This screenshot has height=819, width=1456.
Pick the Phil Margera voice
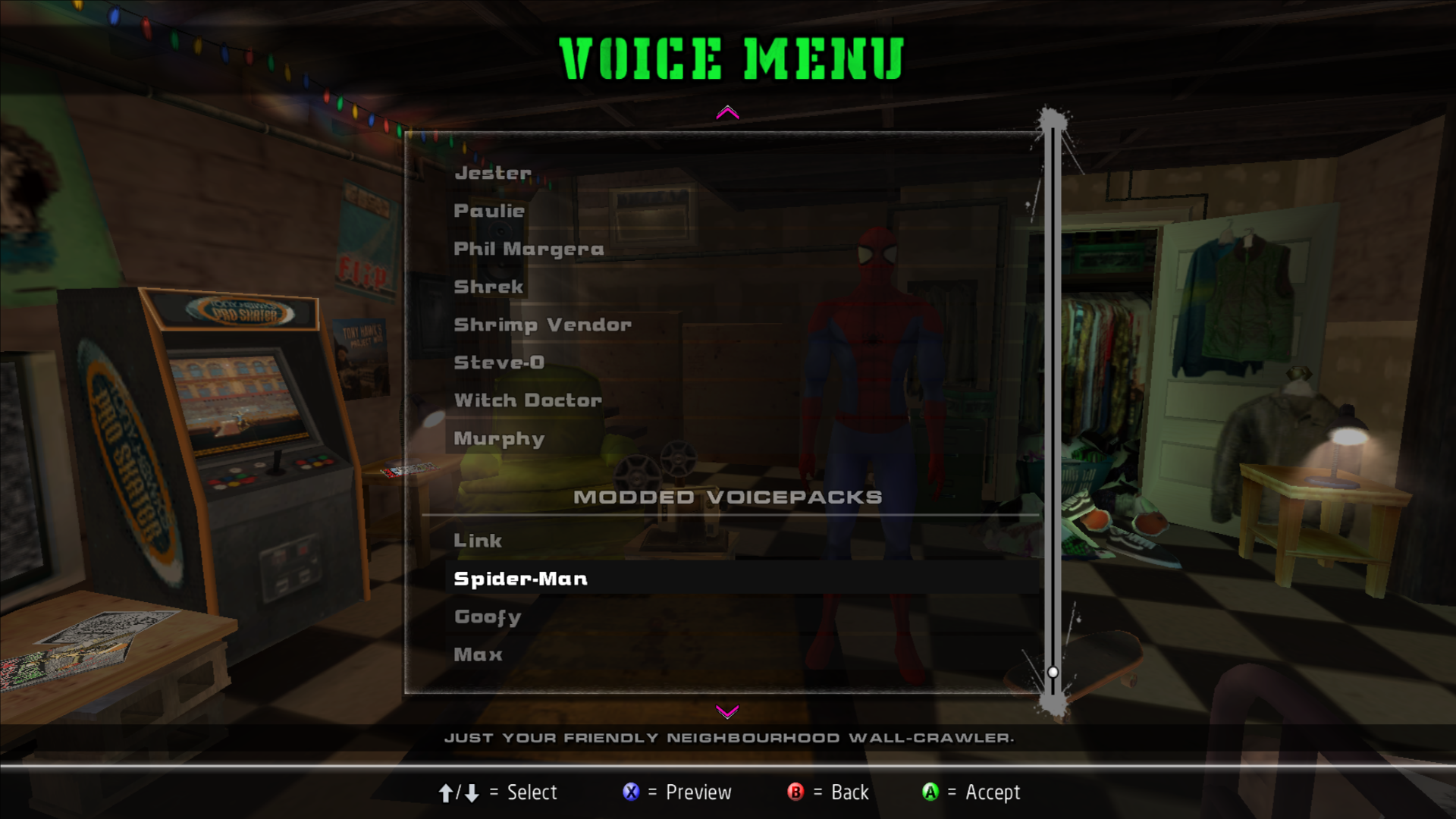pyautogui.click(x=529, y=249)
